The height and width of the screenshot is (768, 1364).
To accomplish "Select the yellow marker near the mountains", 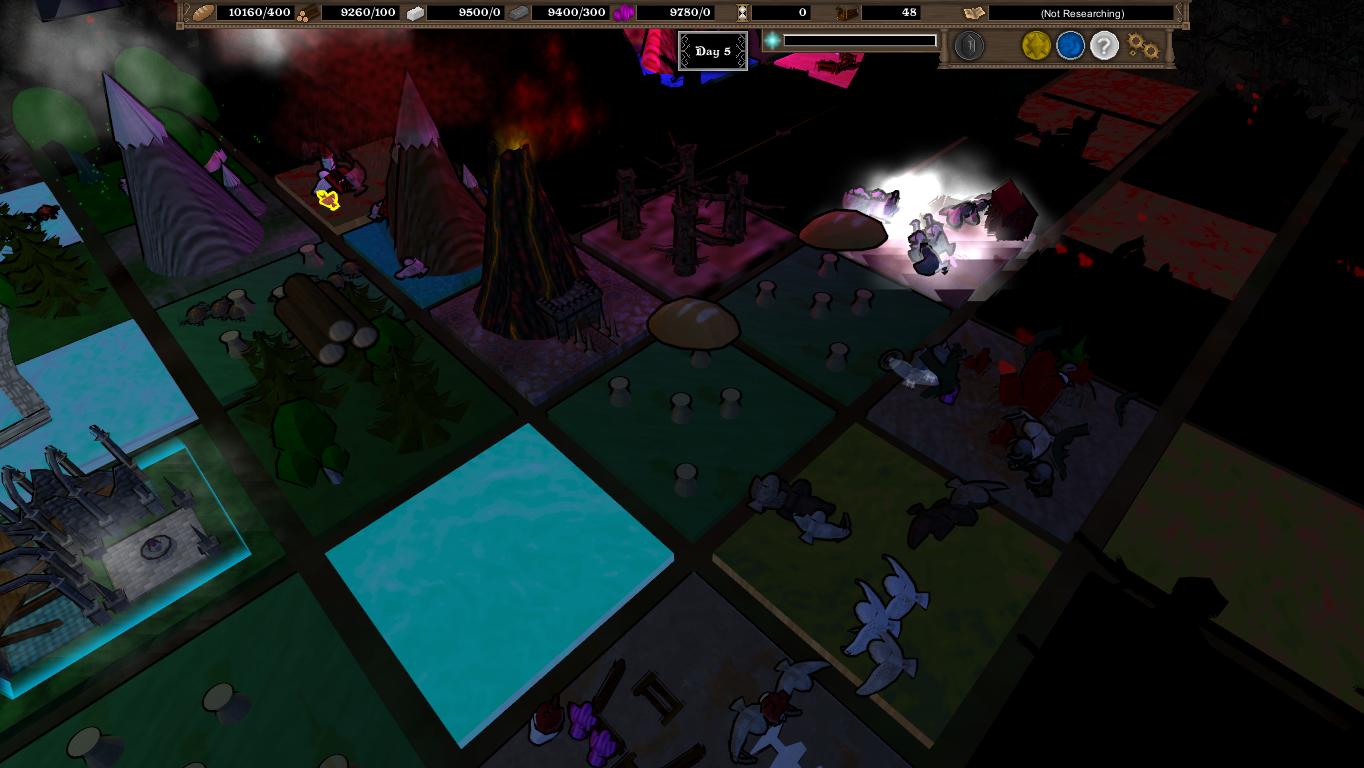I will (329, 200).
